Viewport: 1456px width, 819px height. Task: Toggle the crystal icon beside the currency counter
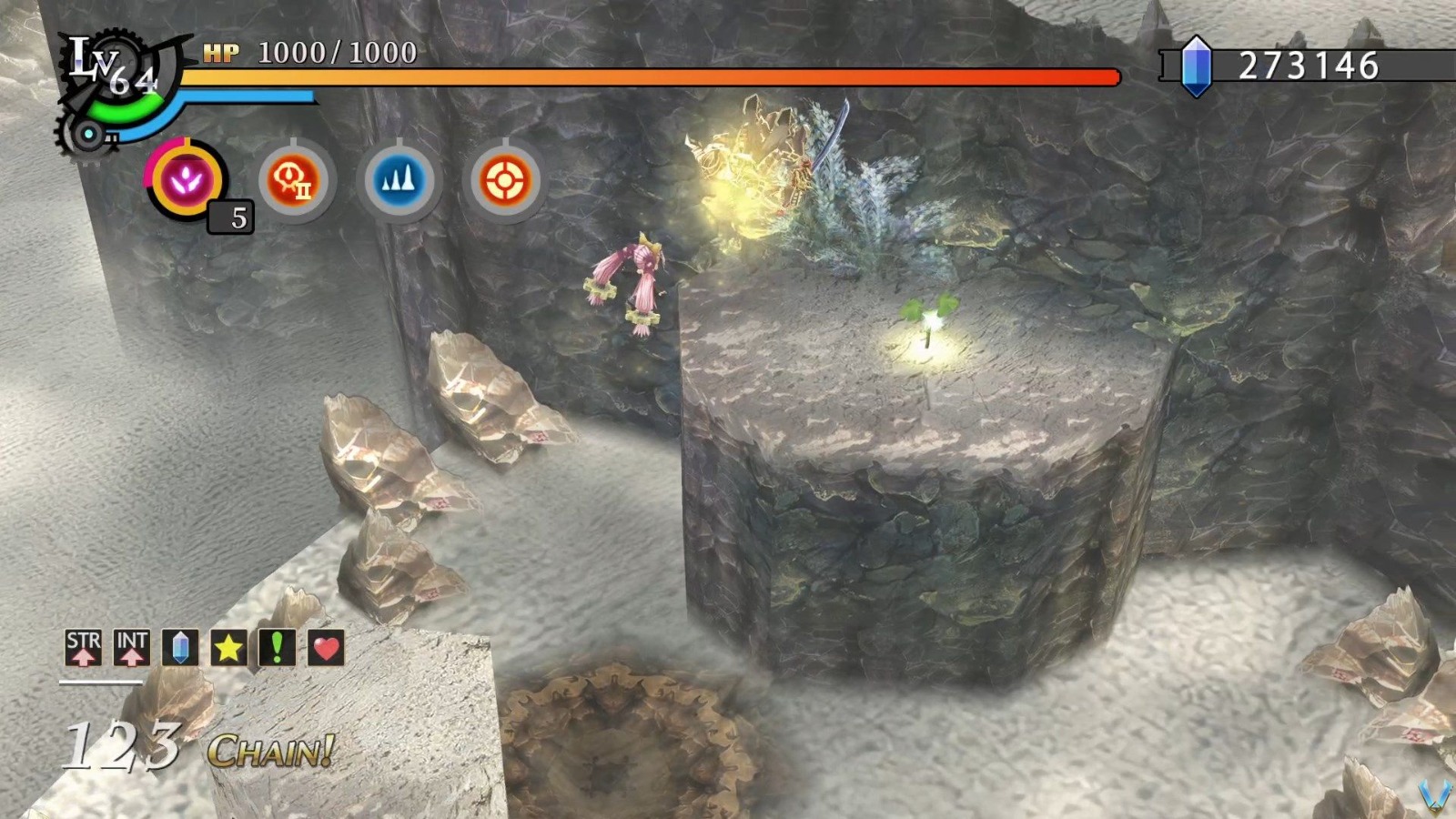[1197, 66]
